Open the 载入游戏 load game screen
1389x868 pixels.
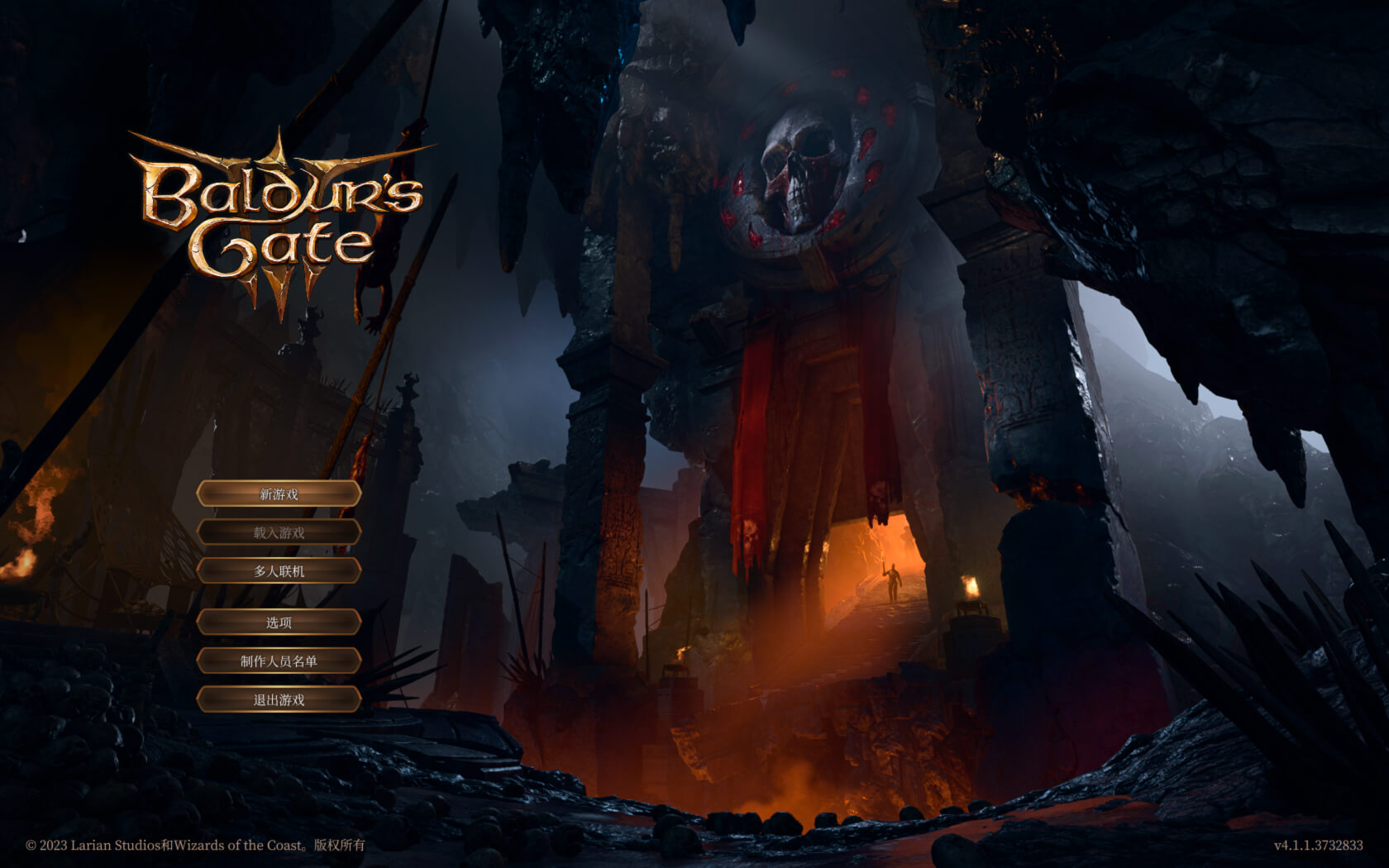[x=279, y=533]
